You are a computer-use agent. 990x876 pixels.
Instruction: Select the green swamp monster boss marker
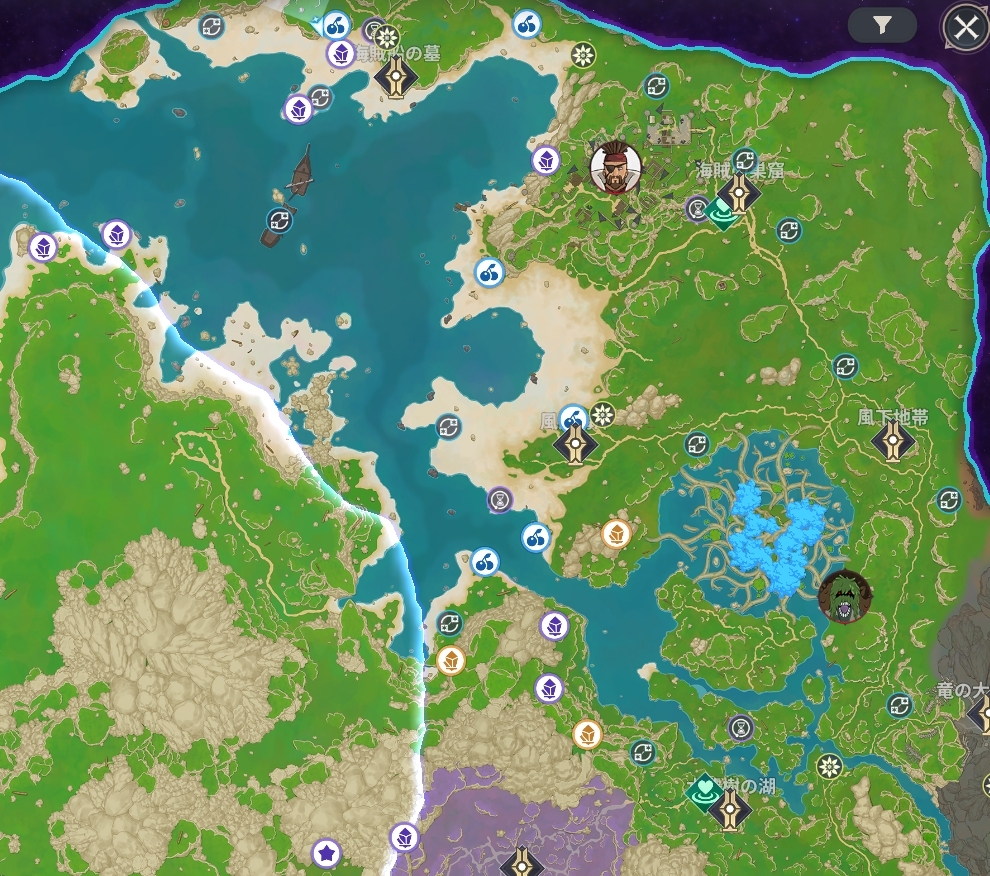[844, 597]
